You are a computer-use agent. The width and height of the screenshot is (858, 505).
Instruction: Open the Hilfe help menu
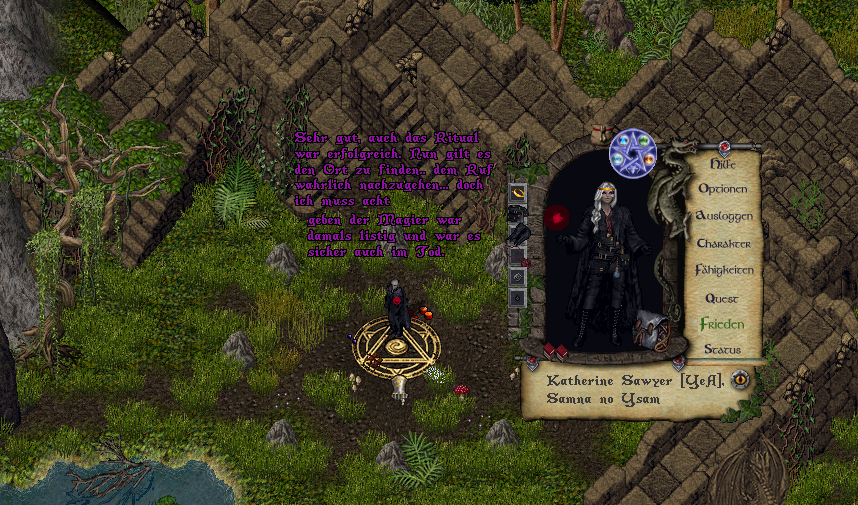coord(722,163)
